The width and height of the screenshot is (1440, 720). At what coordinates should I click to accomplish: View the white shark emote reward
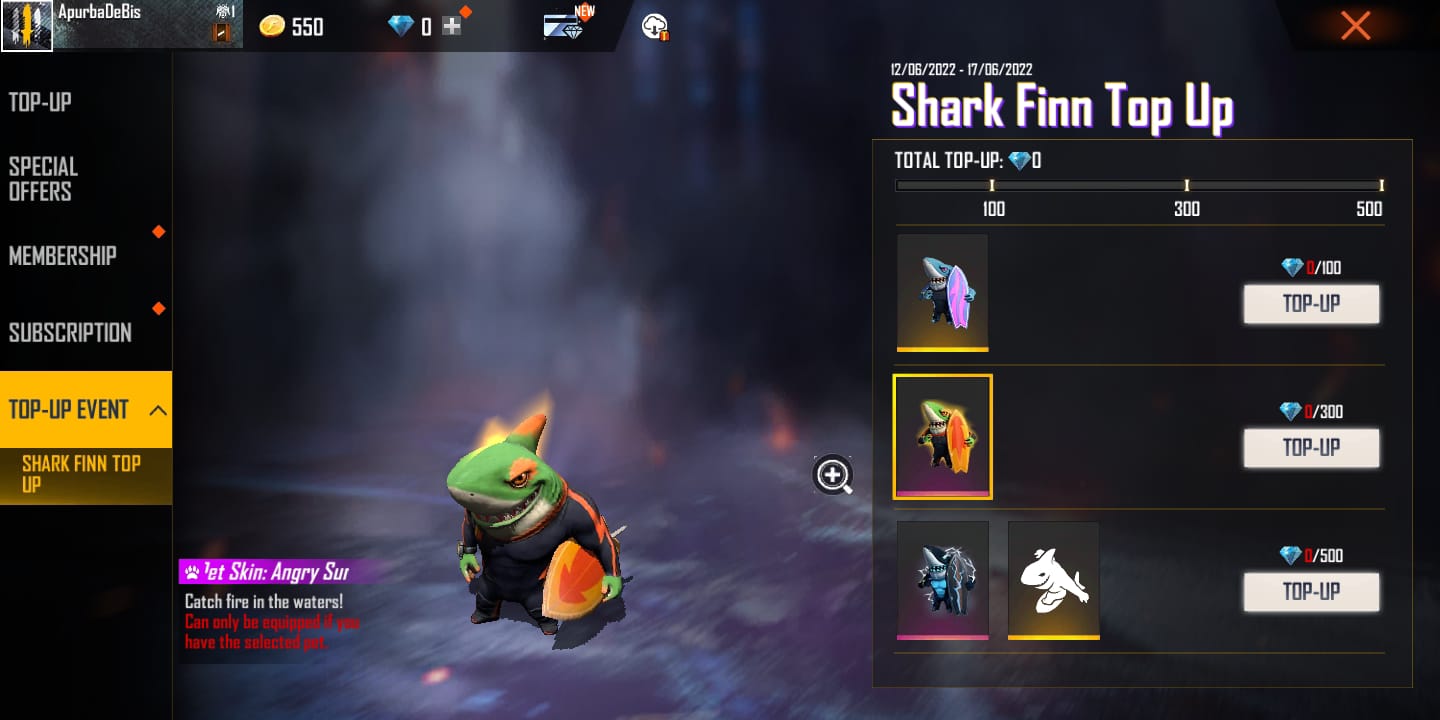coord(1053,579)
